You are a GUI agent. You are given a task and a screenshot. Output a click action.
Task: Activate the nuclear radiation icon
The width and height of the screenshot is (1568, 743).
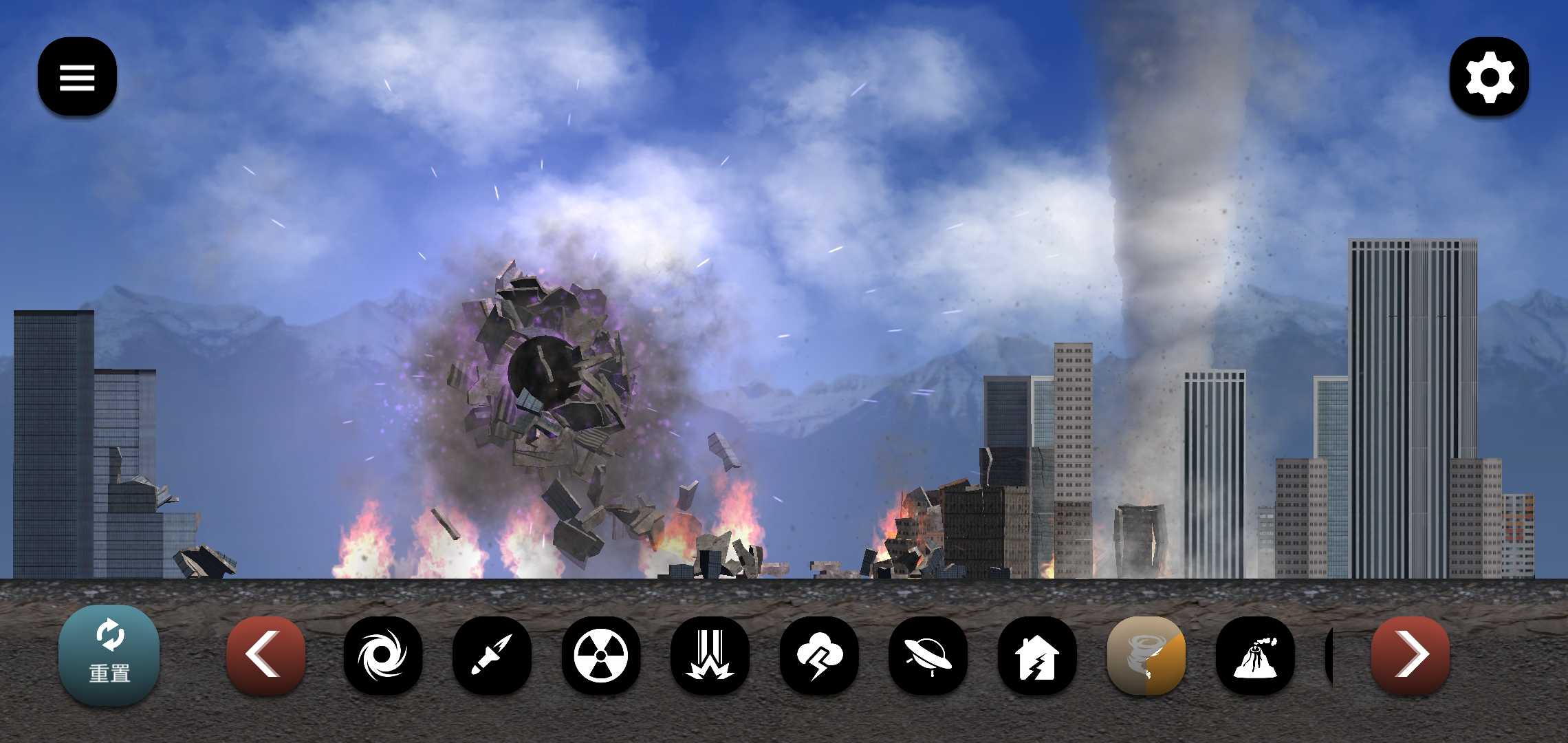coord(600,654)
